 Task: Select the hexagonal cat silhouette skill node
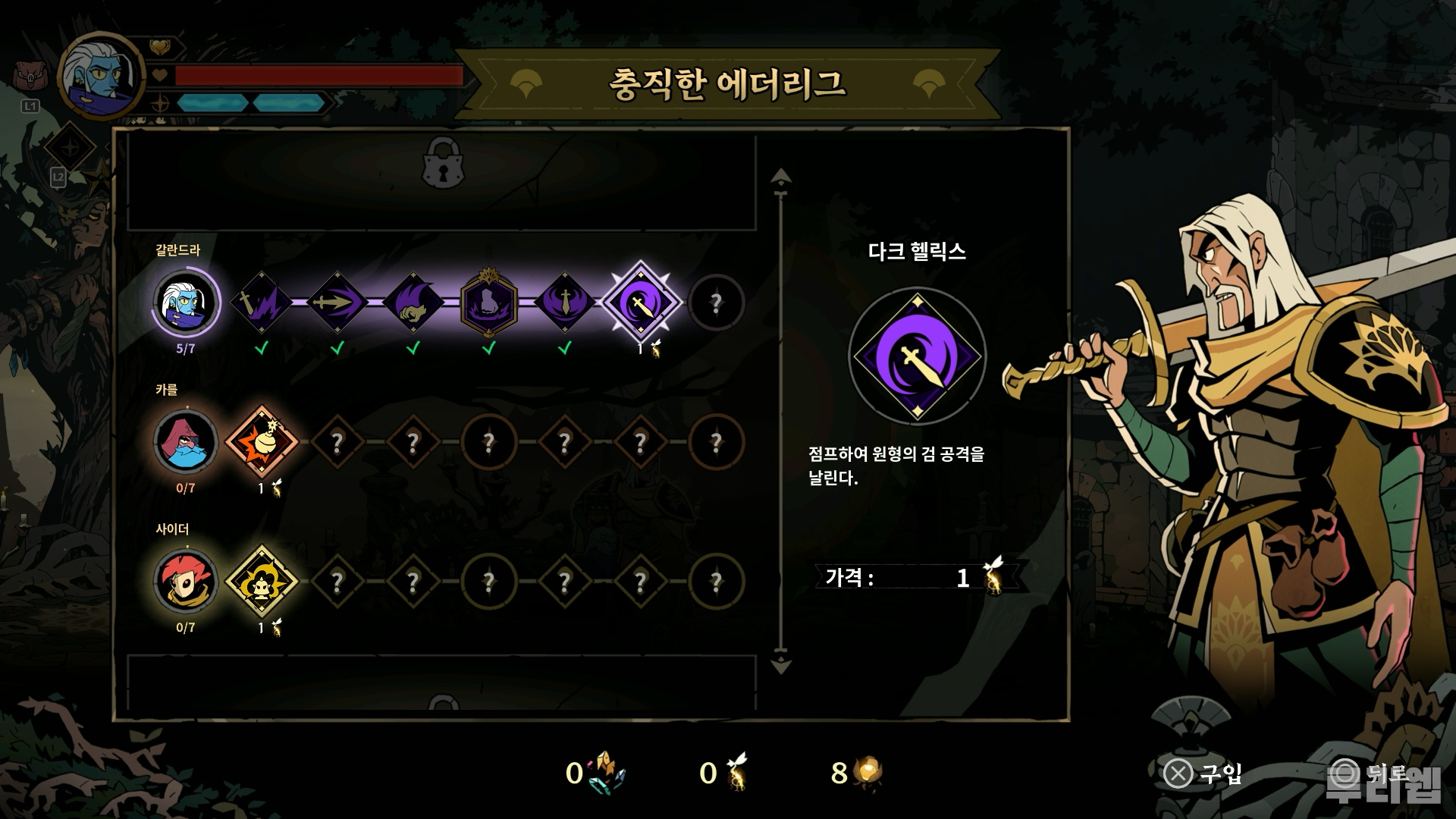(x=489, y=302)
